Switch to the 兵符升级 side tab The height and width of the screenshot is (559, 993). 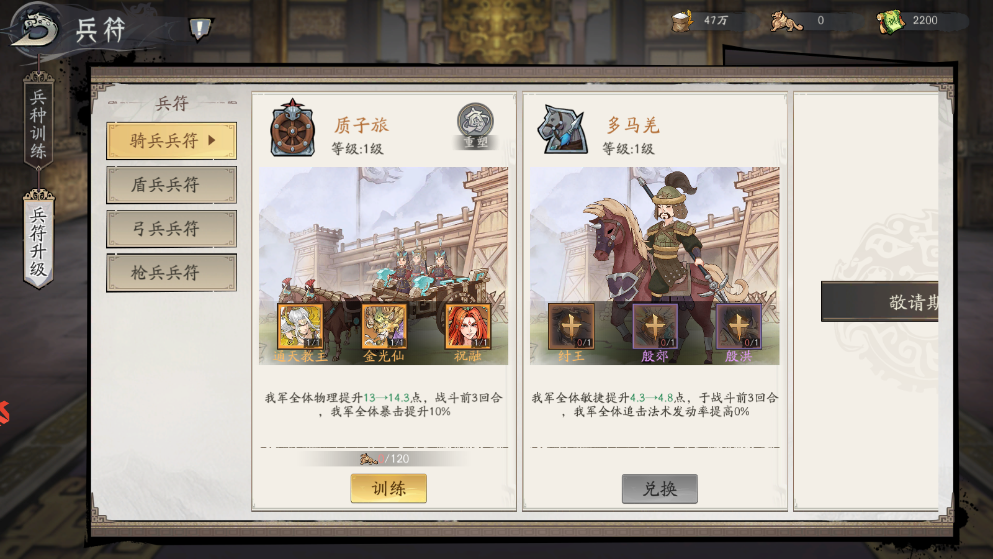pyautogui.click(x=38, y=242)
